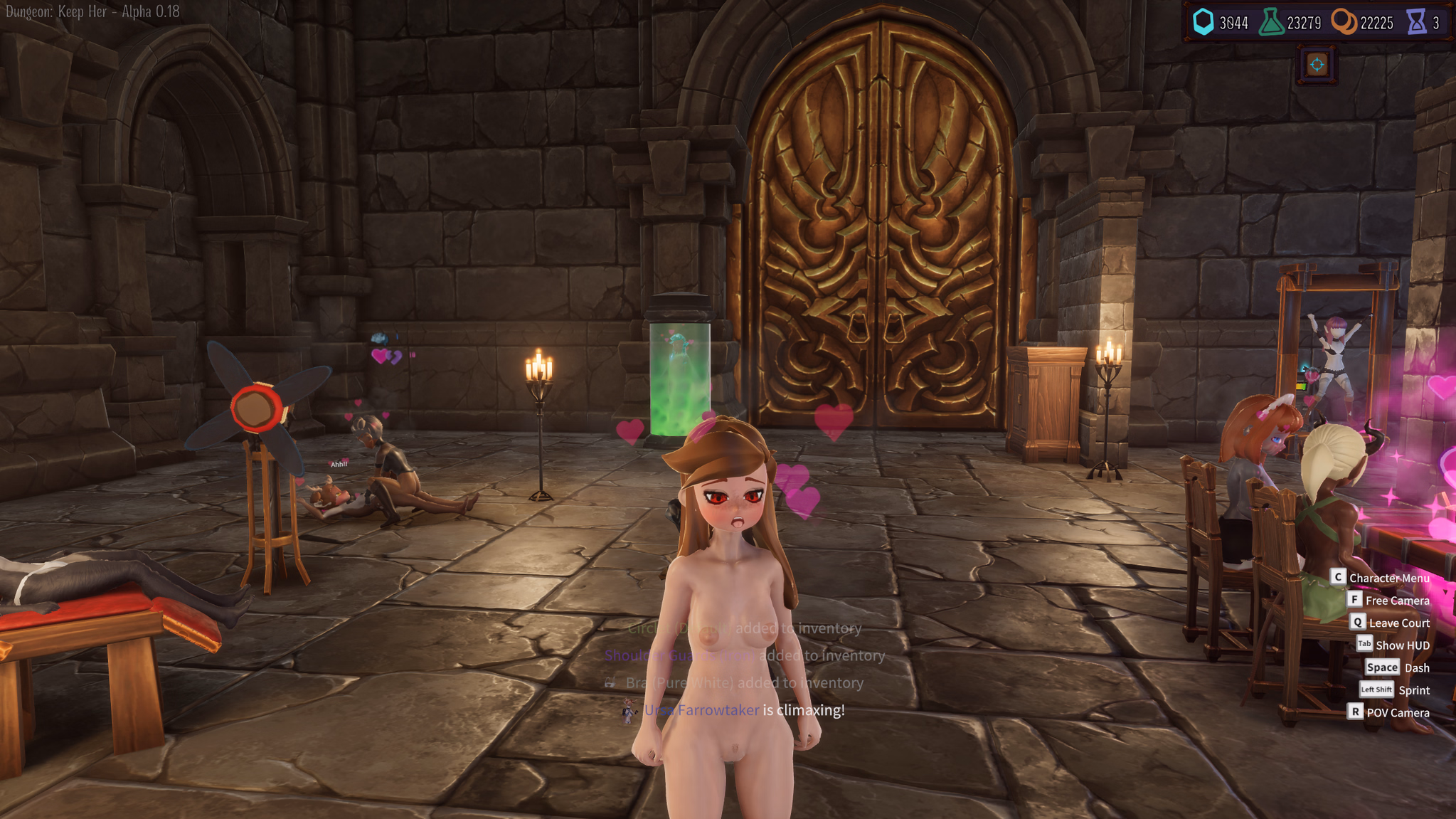This screenshot has height=819, width=1456.
Task: Click the Dungeon: Keep Her title text
Action: tap(88, 11)
